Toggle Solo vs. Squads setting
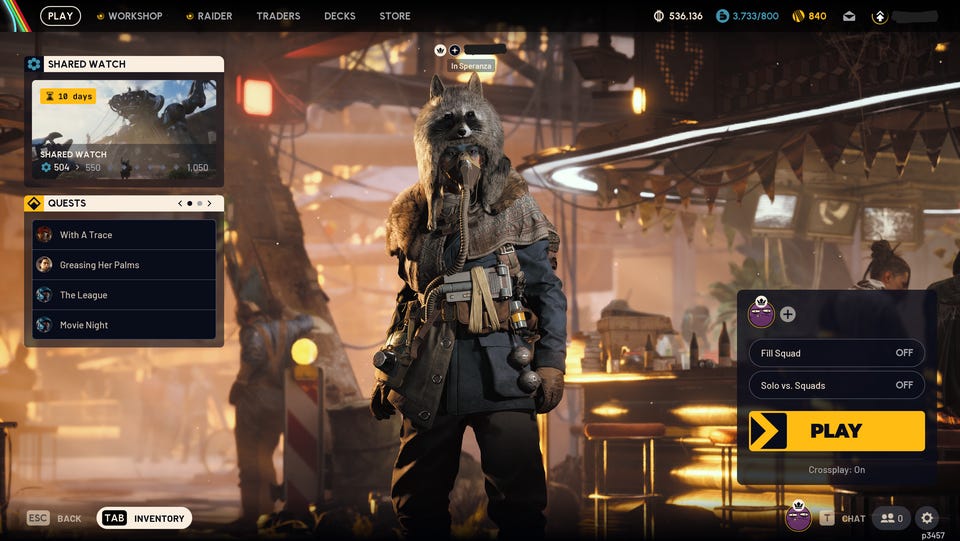 837,385
